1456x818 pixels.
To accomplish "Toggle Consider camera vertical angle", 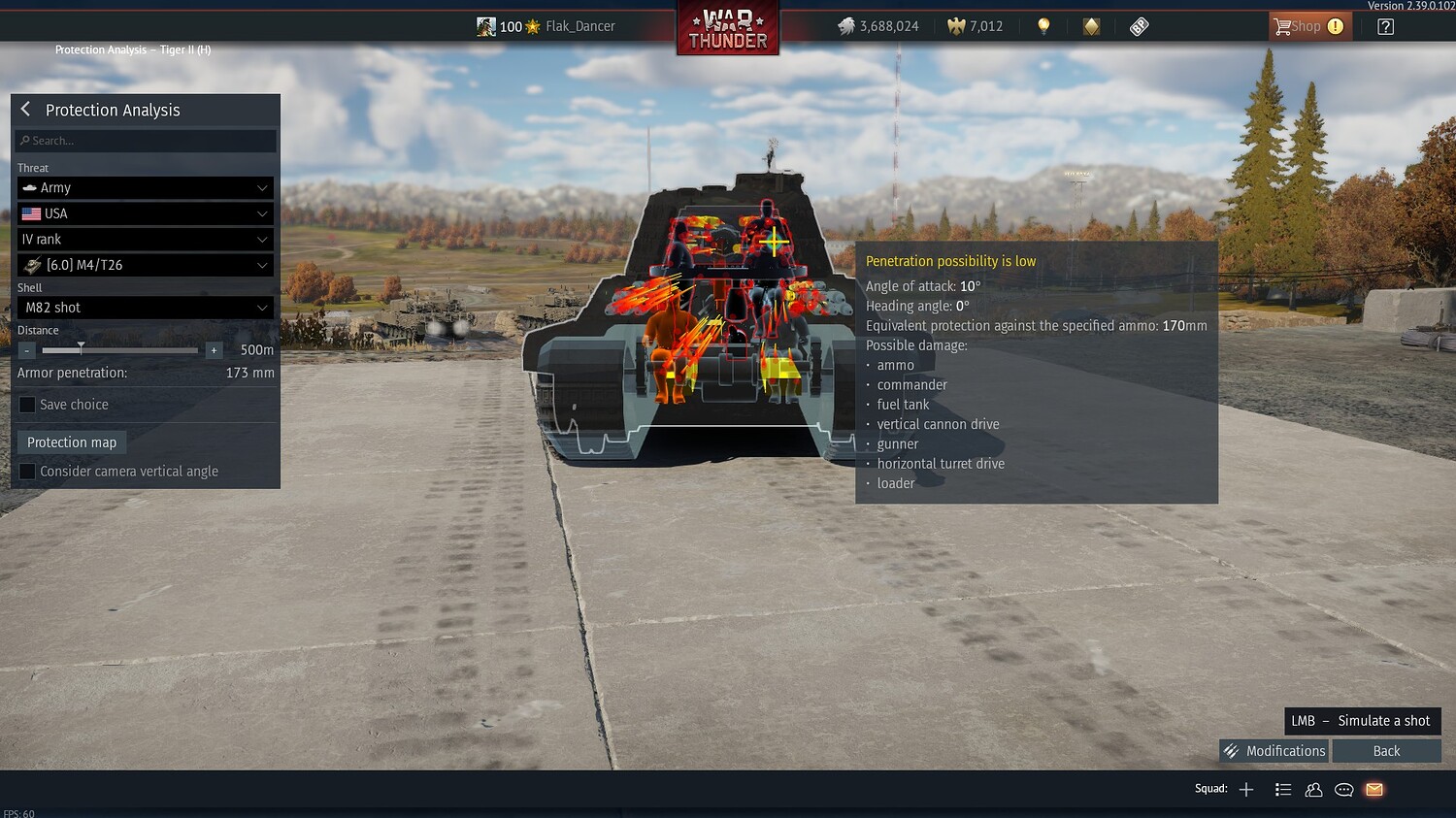I will click(26, 471).
